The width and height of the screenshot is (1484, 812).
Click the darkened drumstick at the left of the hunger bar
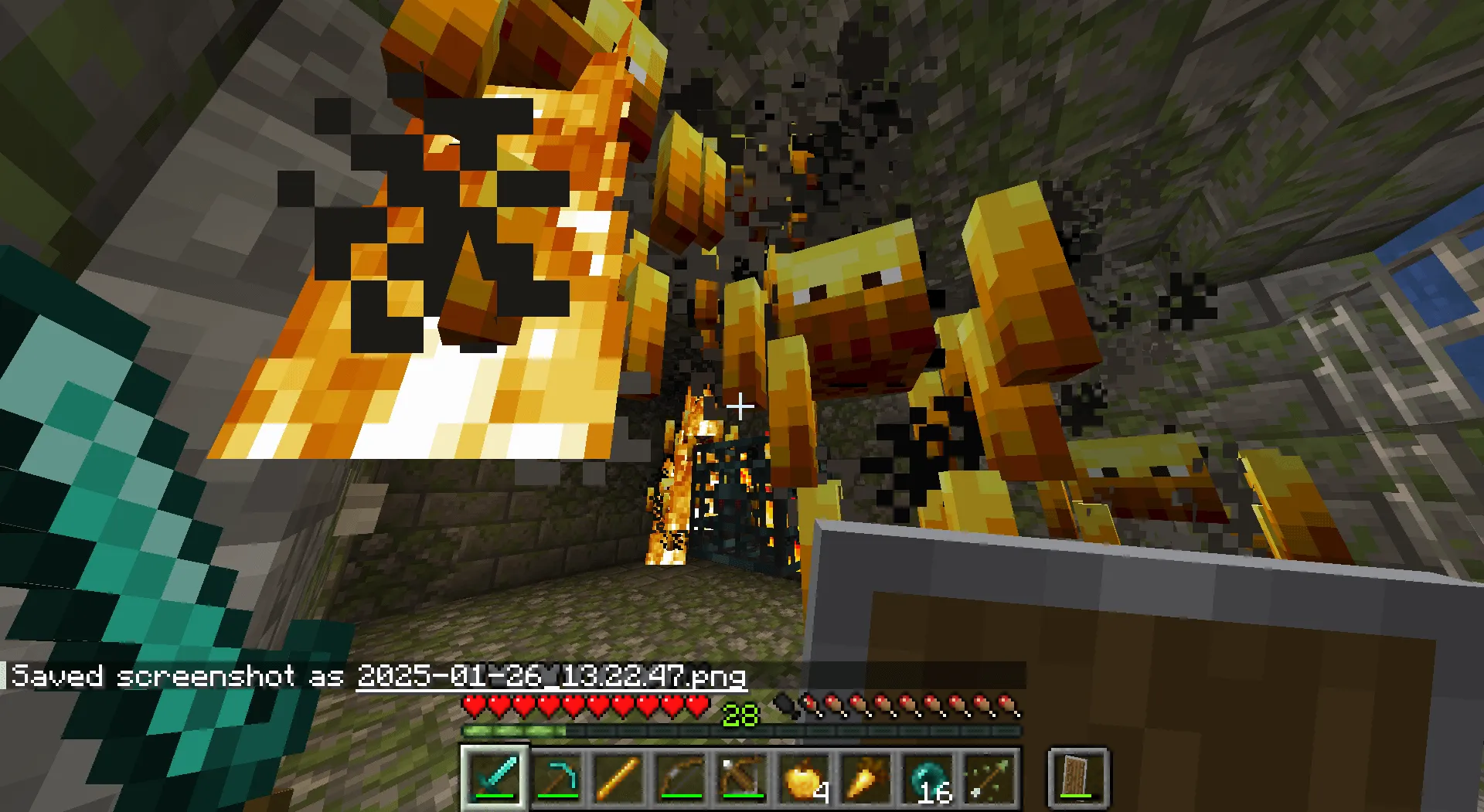[x=786, y=705]
